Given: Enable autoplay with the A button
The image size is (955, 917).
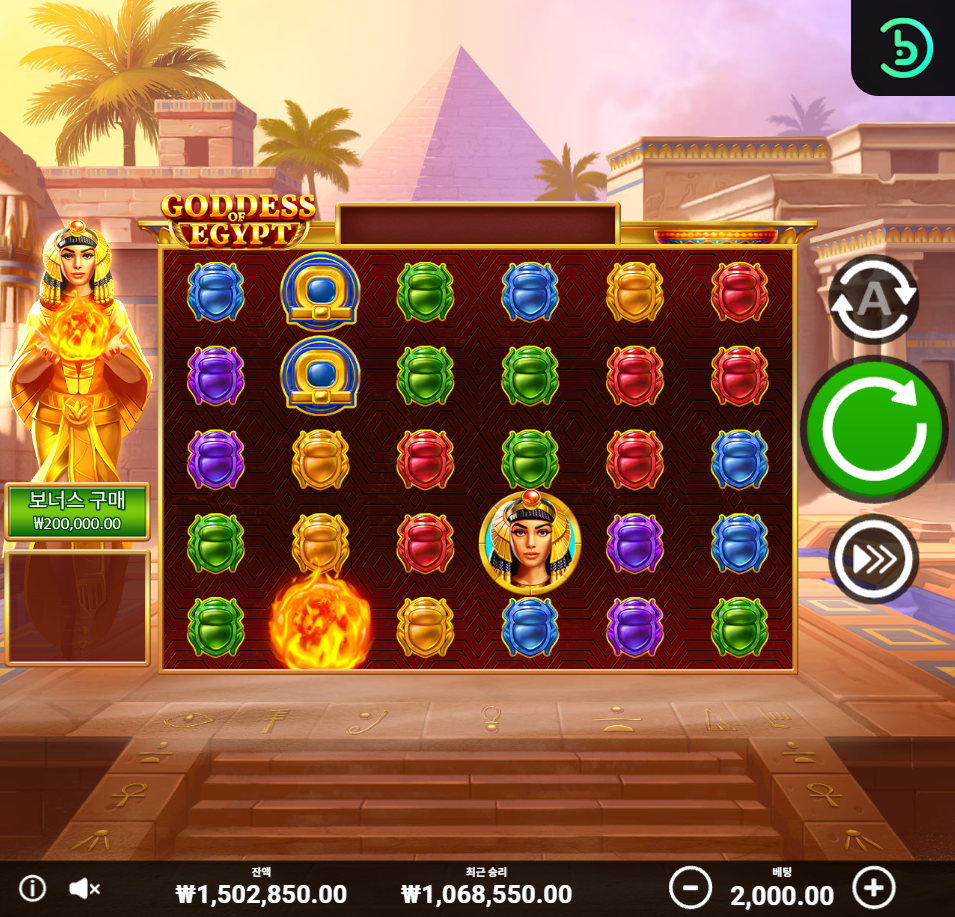Looking at the screenshot, I should pyautogui.click(x=873, y=298).
